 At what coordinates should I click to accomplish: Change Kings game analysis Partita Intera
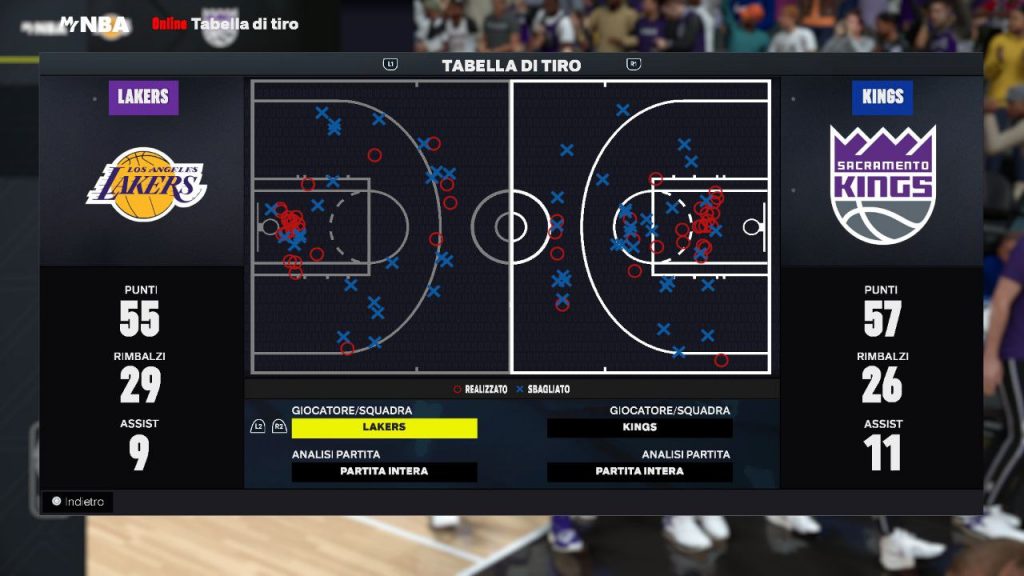[x=639, y=471]
